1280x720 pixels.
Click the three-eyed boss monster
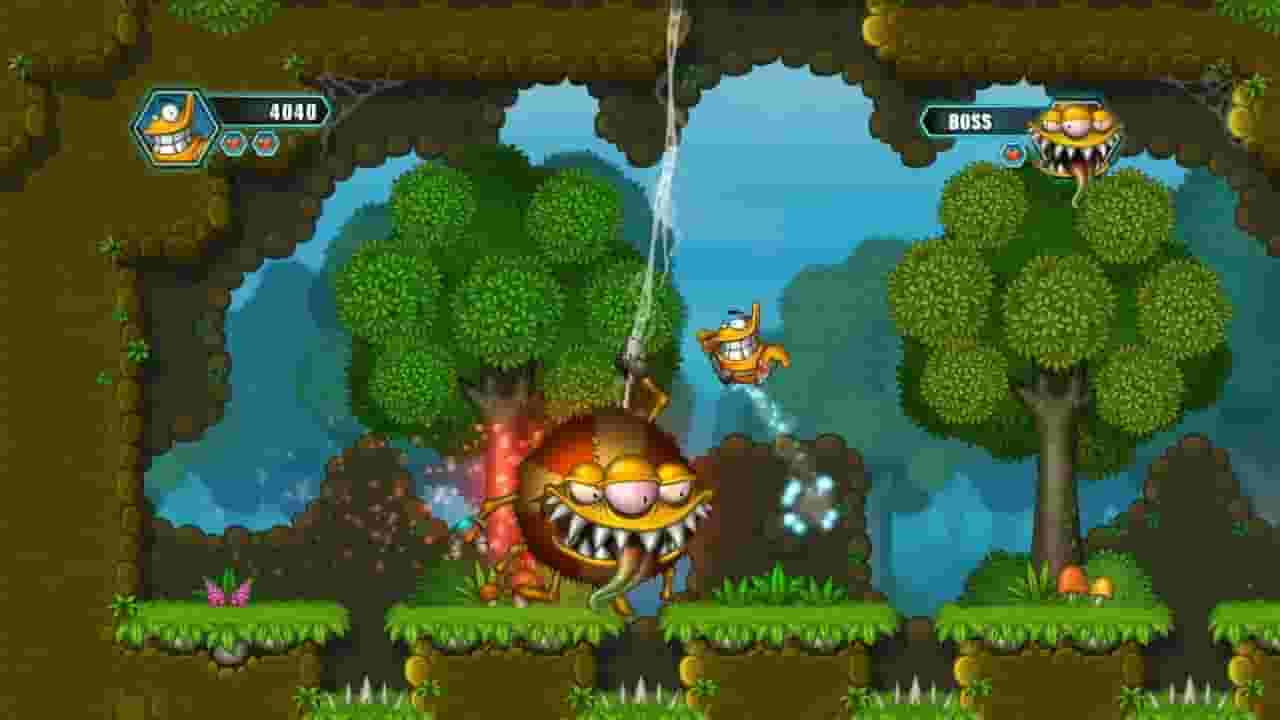(615, 490)
